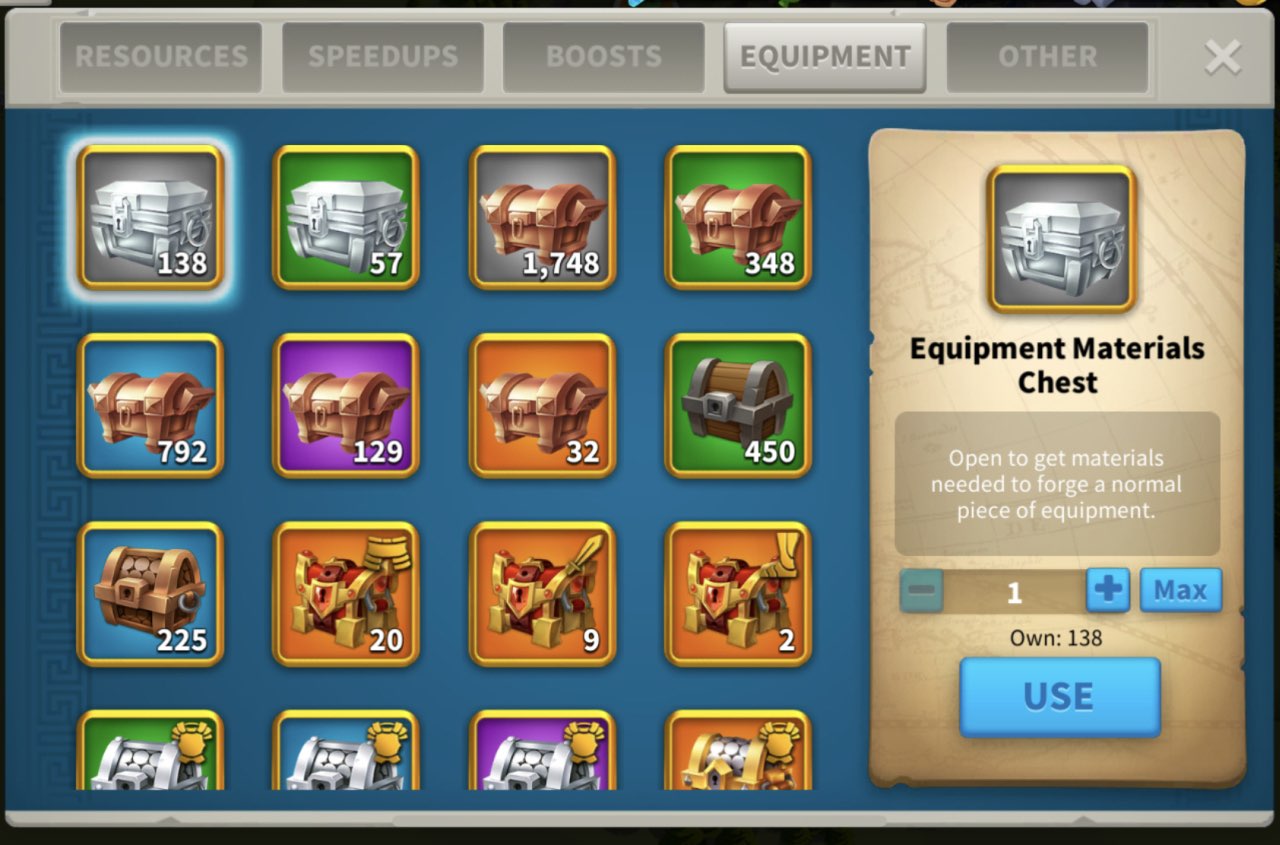This screenshot has width=1280, height=845.
Task: Show the Boosts tab
Action: tap(603, 57)
